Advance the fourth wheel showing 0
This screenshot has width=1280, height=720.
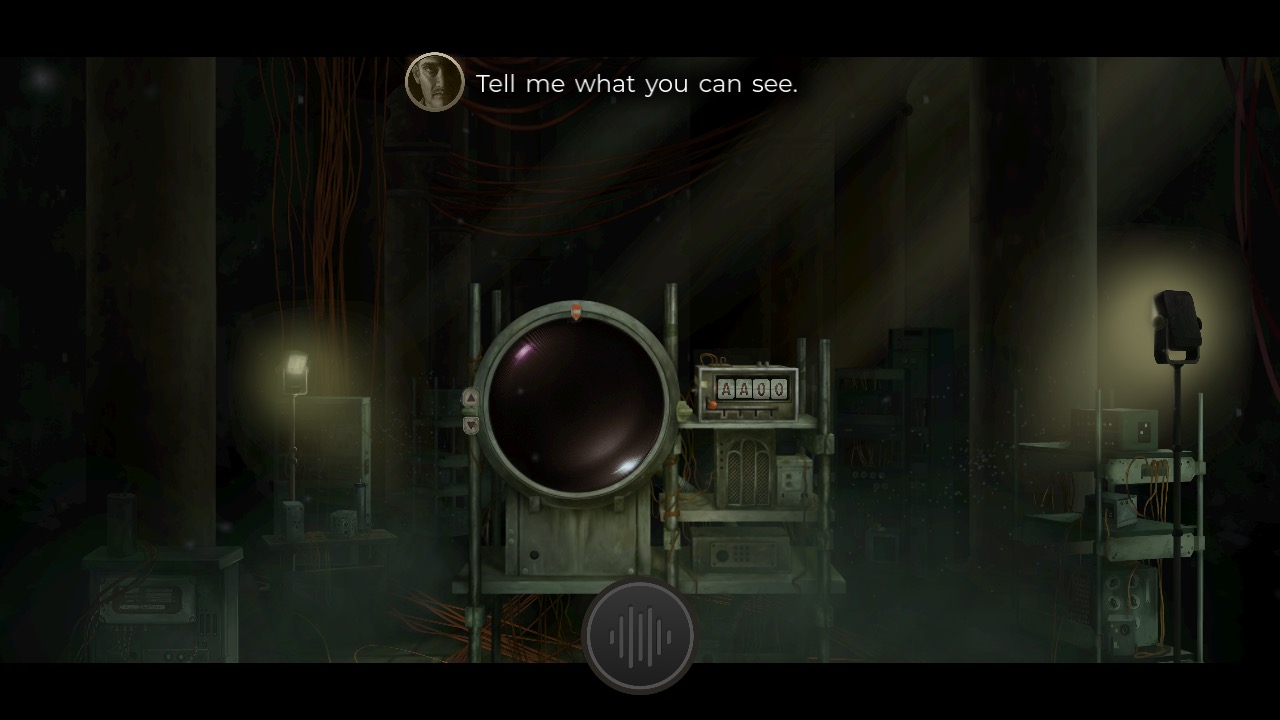pos(780,389)
